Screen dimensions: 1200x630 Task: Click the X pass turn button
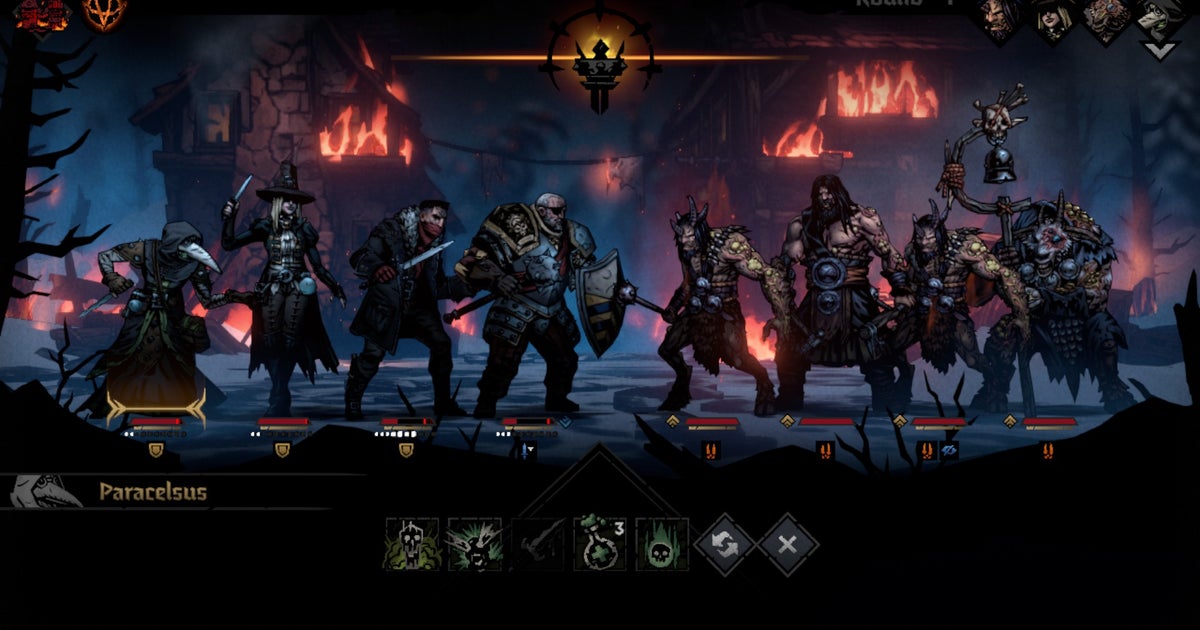[x=787, y=544]
